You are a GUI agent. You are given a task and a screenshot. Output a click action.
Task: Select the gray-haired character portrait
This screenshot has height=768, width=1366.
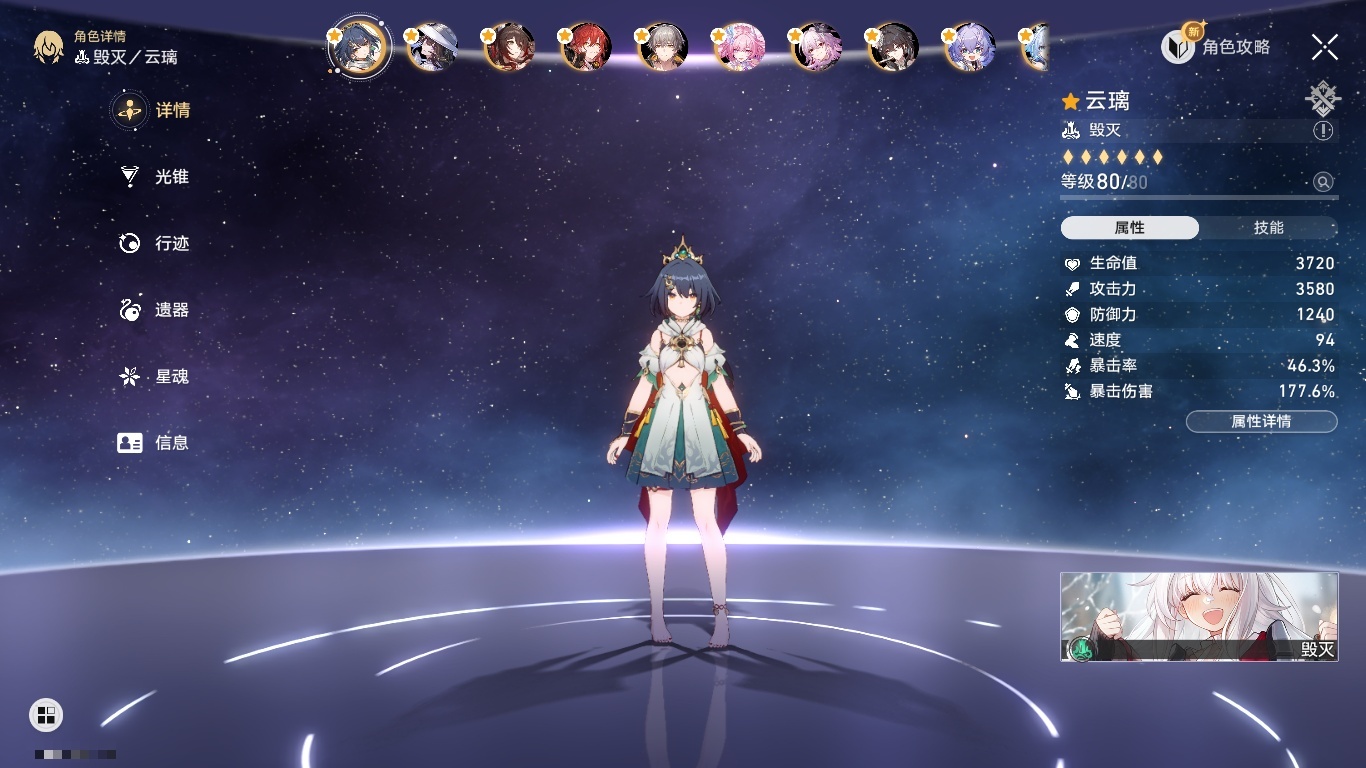(x=662, y=47)
